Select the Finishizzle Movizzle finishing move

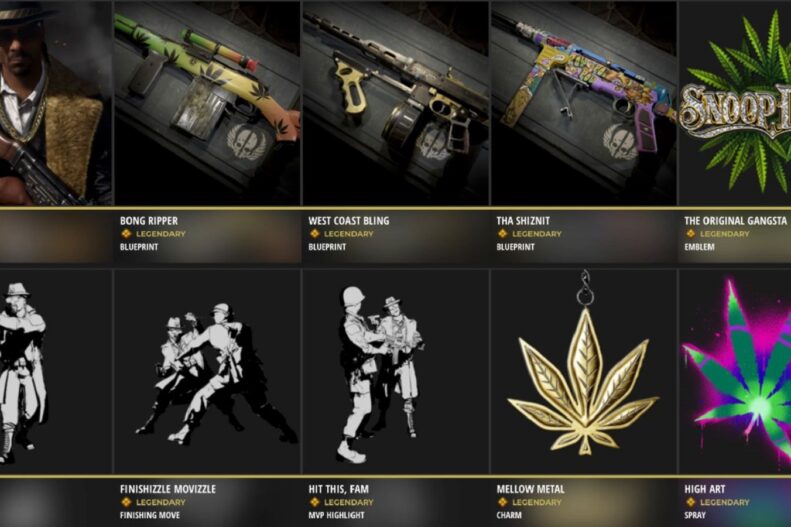tap(206, 371)
